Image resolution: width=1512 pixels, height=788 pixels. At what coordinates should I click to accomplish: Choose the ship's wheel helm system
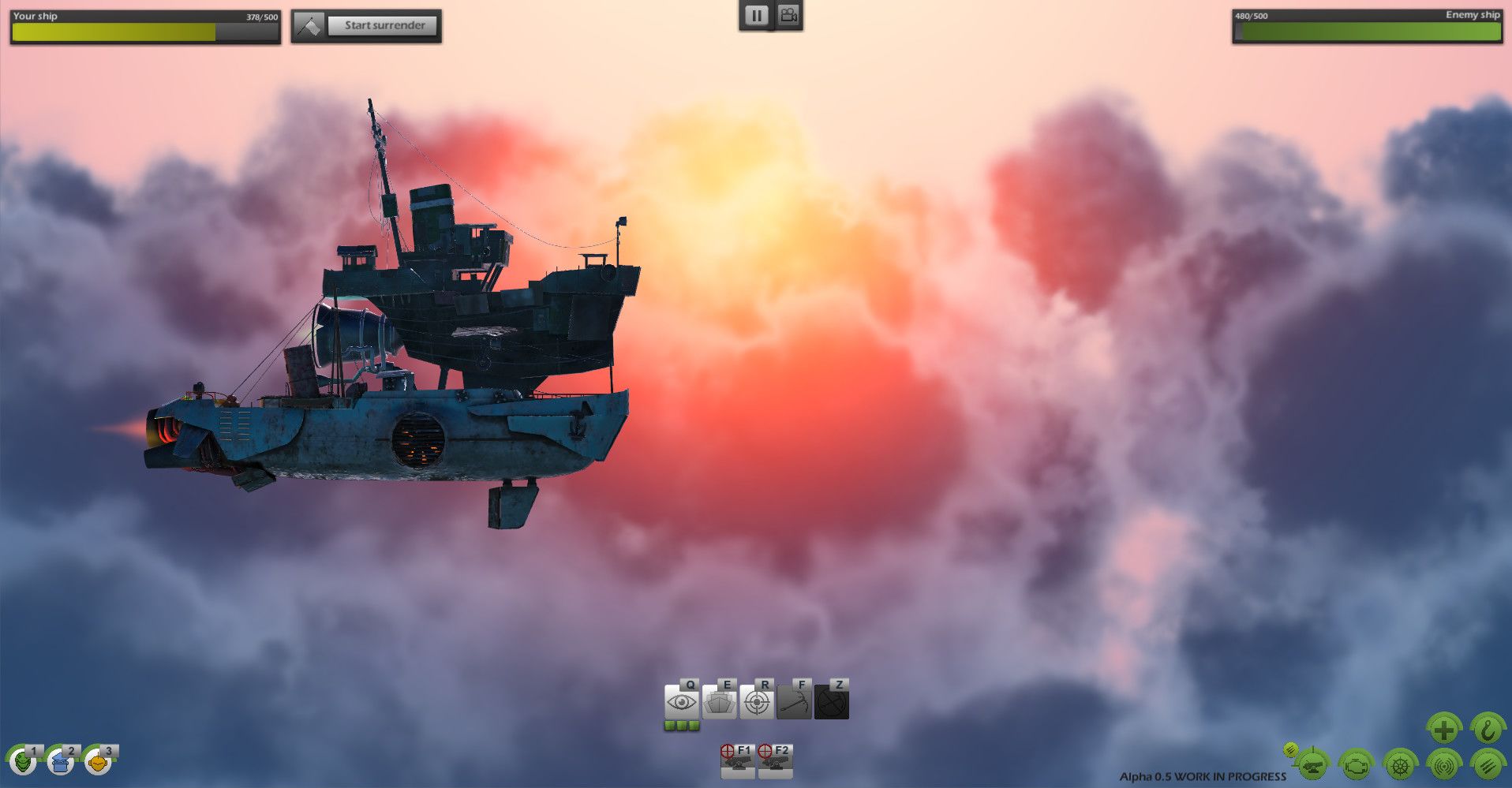pos(1400,765)
